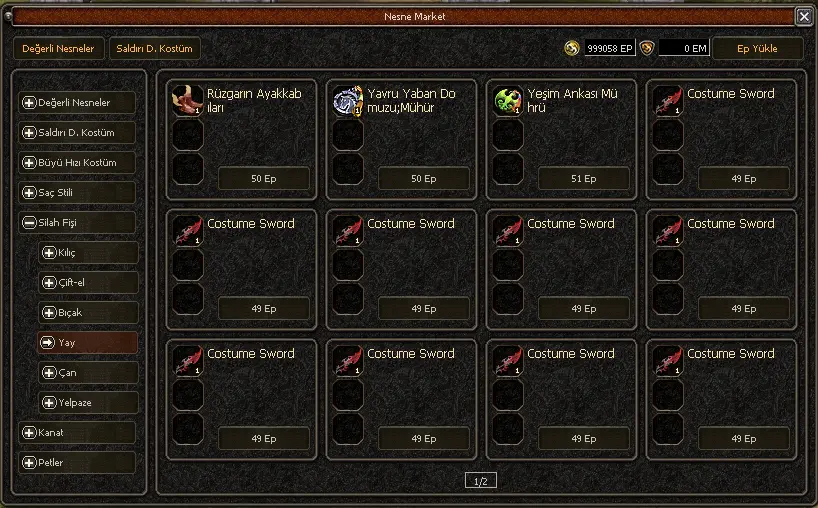Image resolution: width=818 pixels, height=508 pixels.
Task: Click the 1/2 page indicator
Action: pyautogui.click(x=480, y=481)
